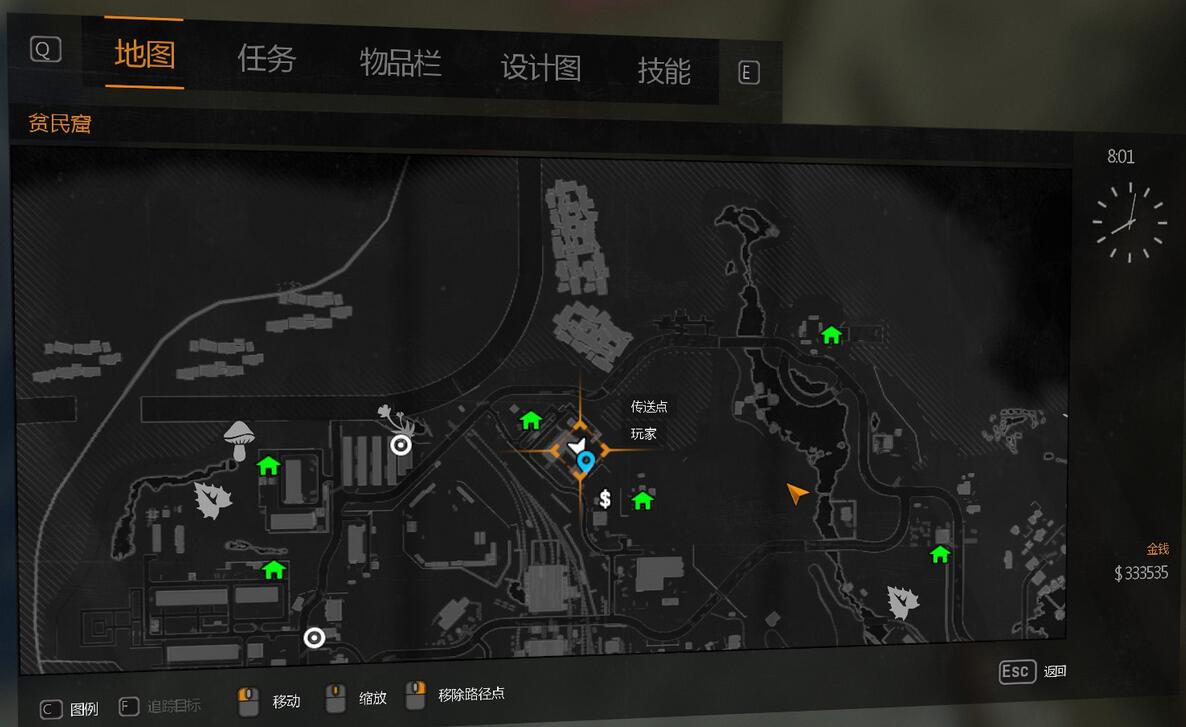Viewport: 1186px width, 727px height.
Task: Open the 设计图 tab
Action: (541, 68)
